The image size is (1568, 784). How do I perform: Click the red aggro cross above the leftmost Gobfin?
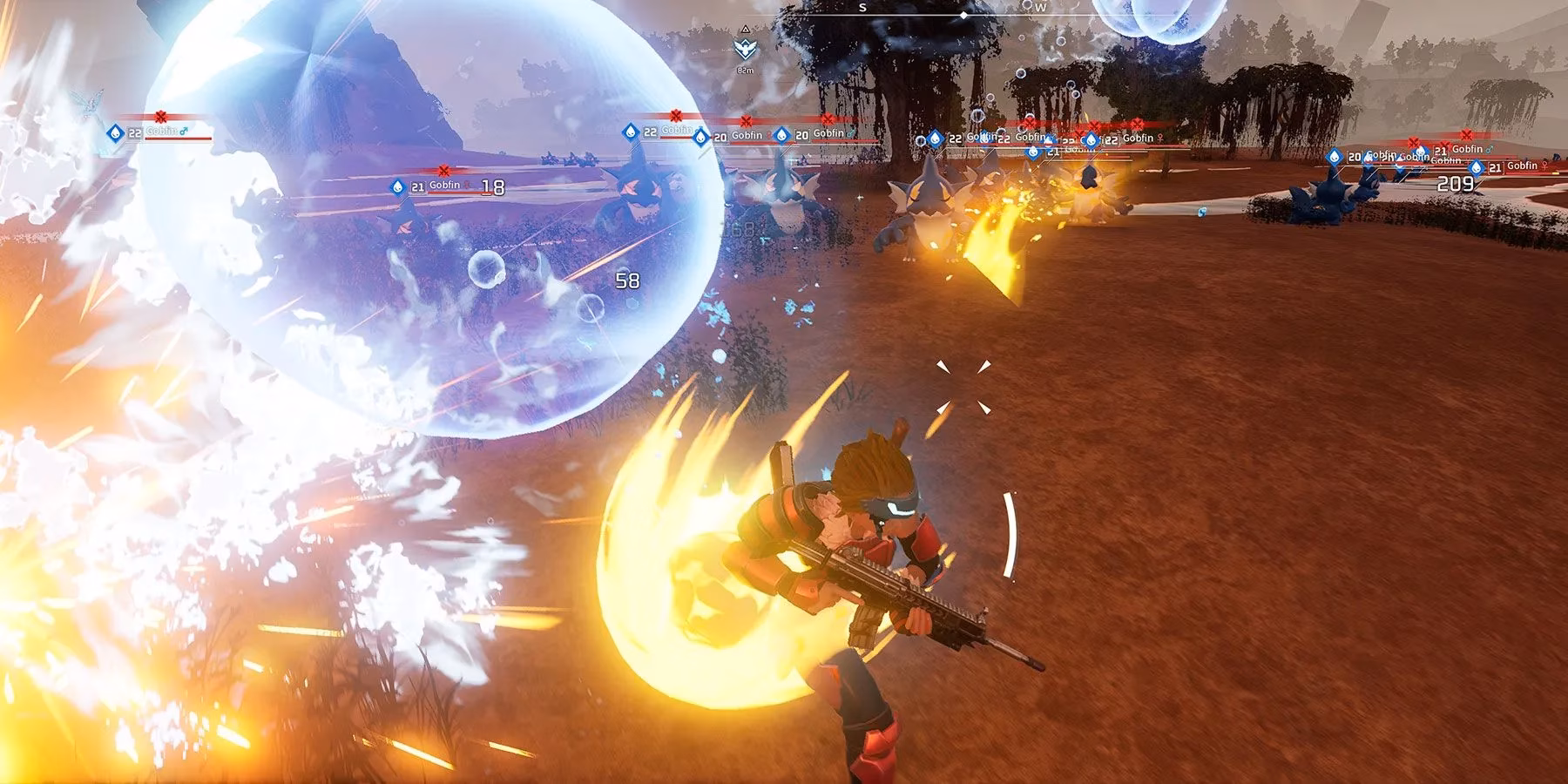(161, 116)
